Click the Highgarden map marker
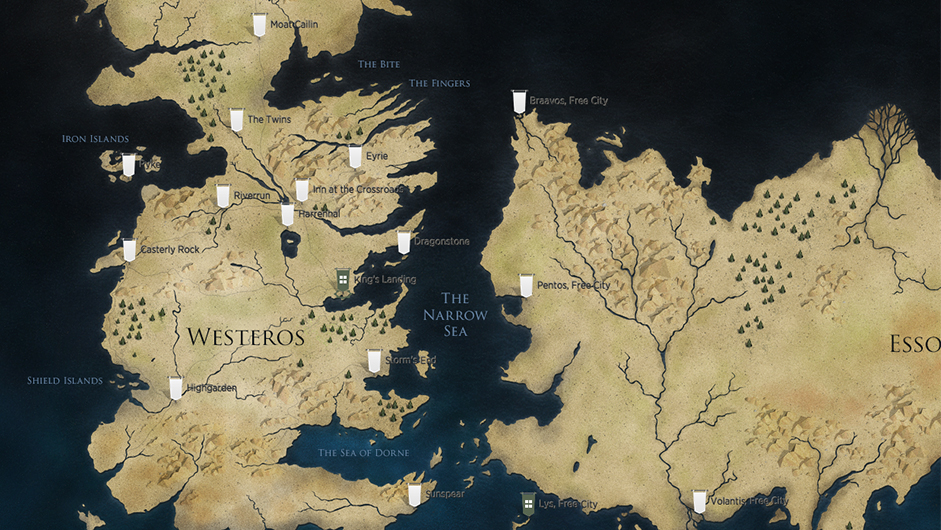 tap(176, 389)
